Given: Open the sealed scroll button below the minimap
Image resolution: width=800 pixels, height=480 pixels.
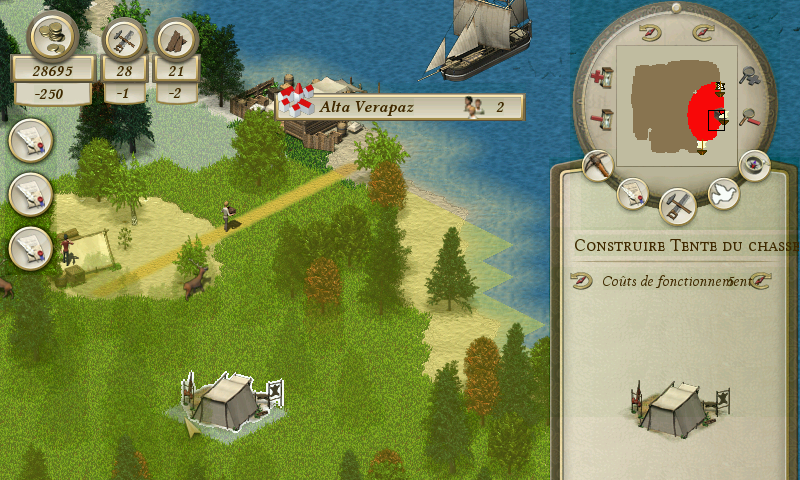Looking at the screenshot, I should [x=632, y=193].
